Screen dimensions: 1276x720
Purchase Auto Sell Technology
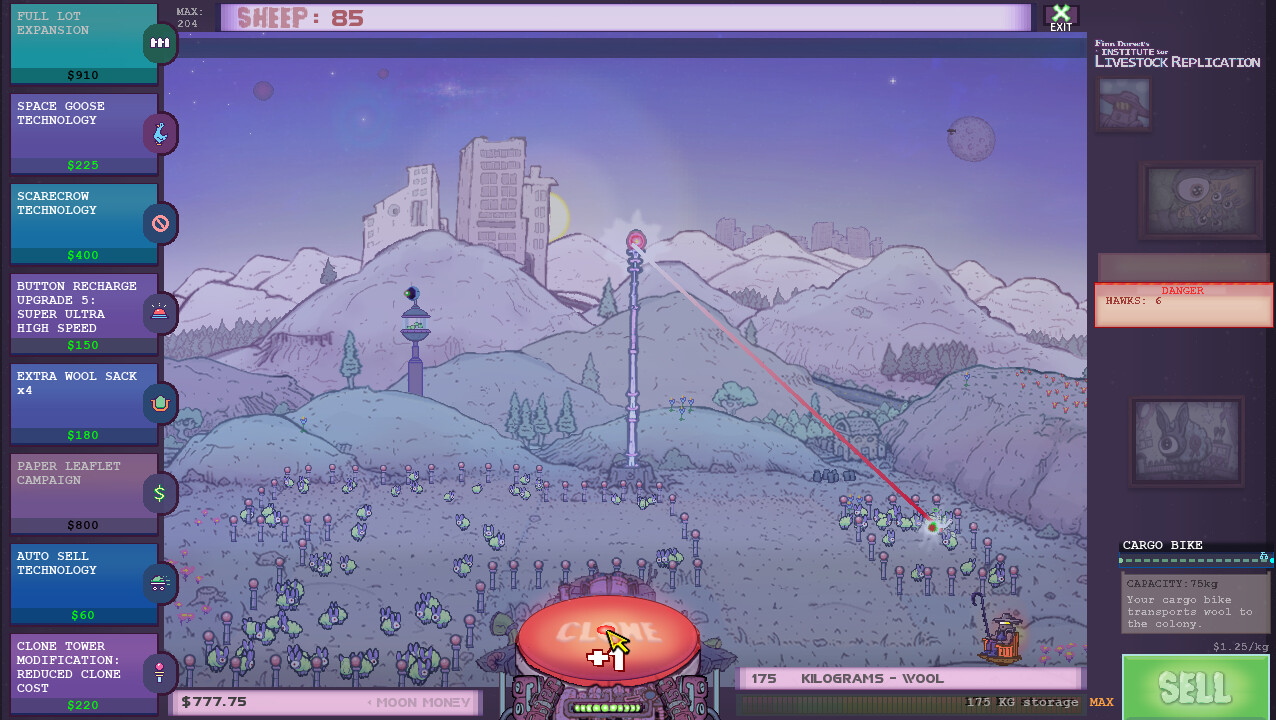coord(85,584)
